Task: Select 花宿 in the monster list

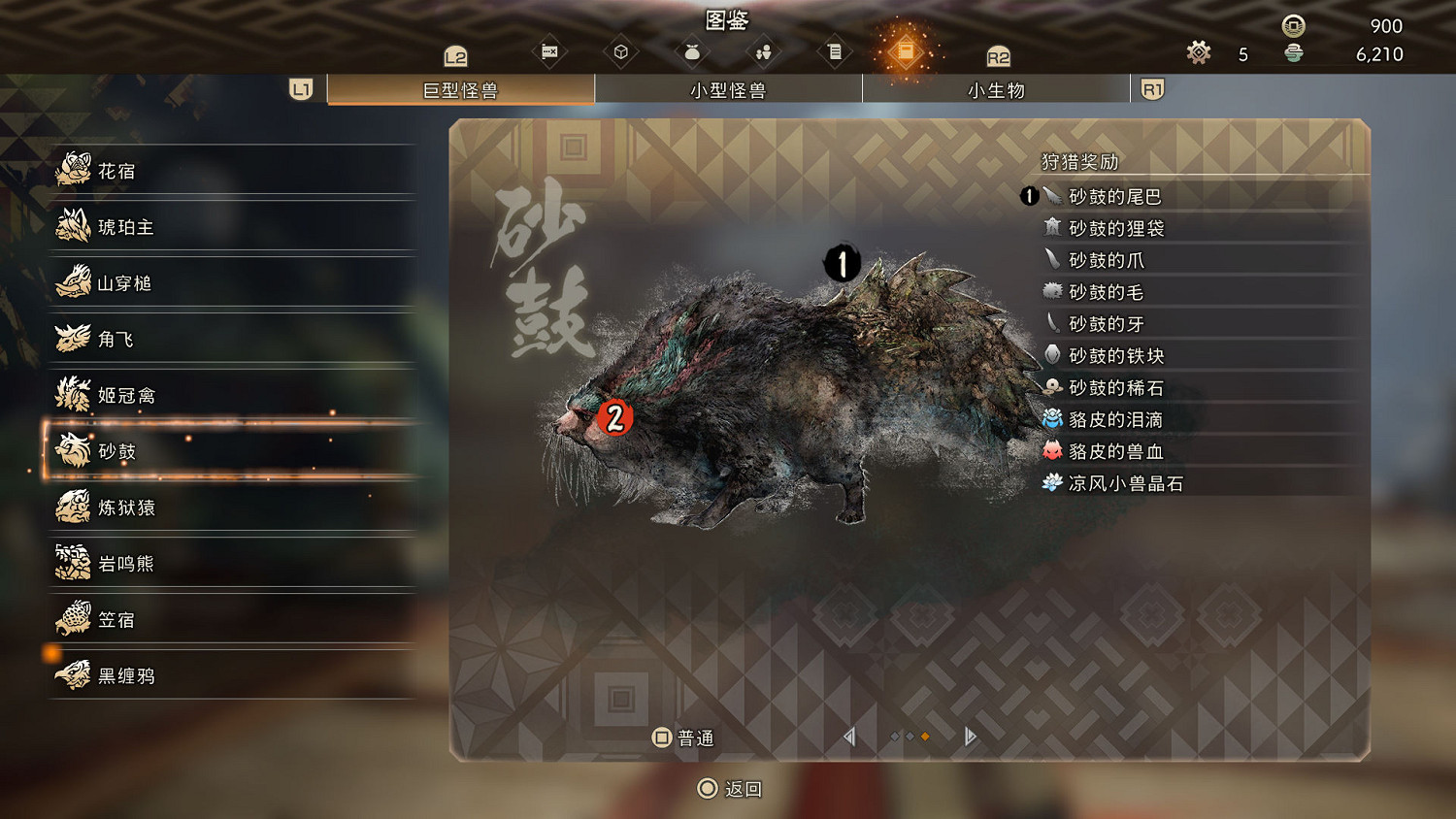Action: 233,171
